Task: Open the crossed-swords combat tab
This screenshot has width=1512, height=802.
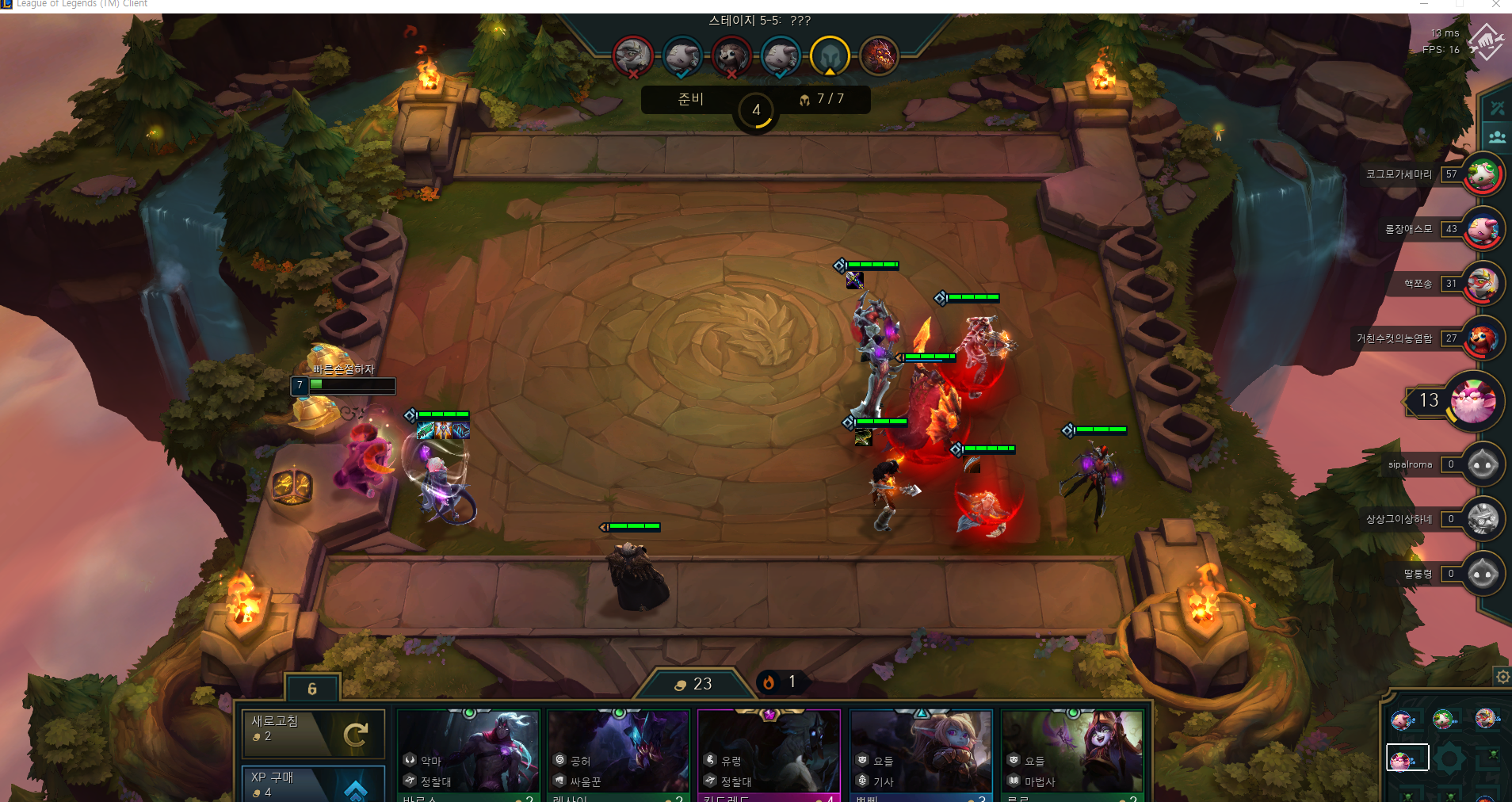Action: point(1497,108)
